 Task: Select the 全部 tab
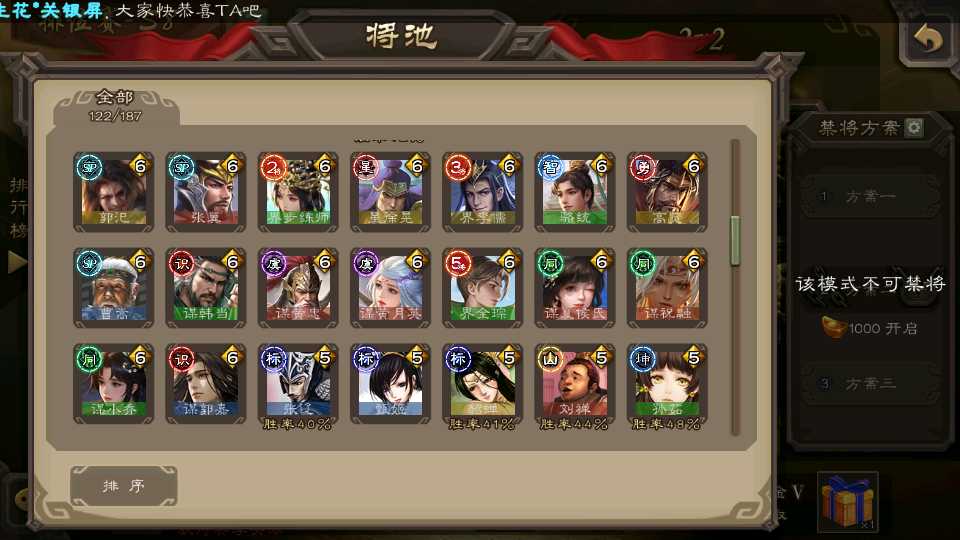pos(116,104)
